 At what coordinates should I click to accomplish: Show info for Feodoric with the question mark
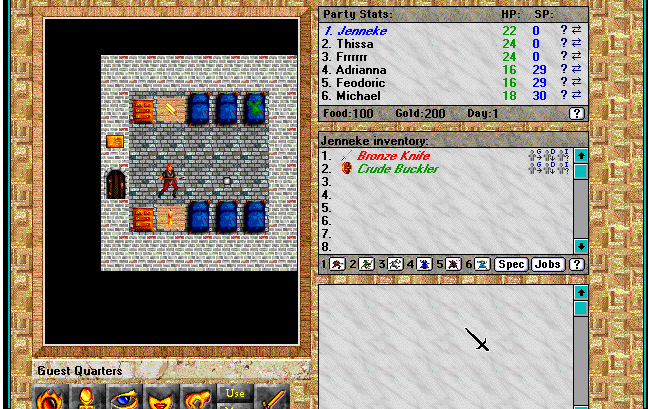click(564, 83)
